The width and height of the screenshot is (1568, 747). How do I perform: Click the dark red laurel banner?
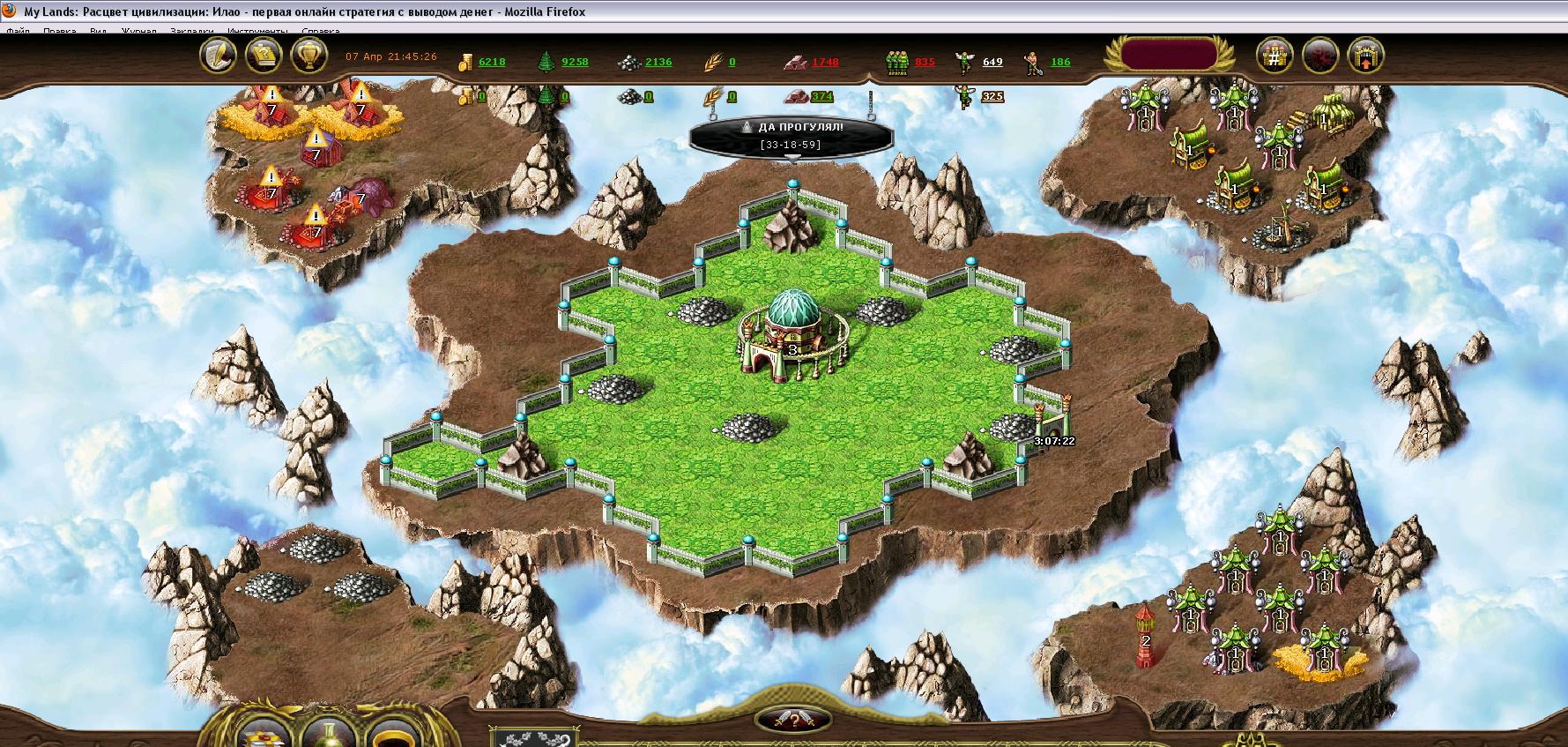click(x=1166, y=55)
